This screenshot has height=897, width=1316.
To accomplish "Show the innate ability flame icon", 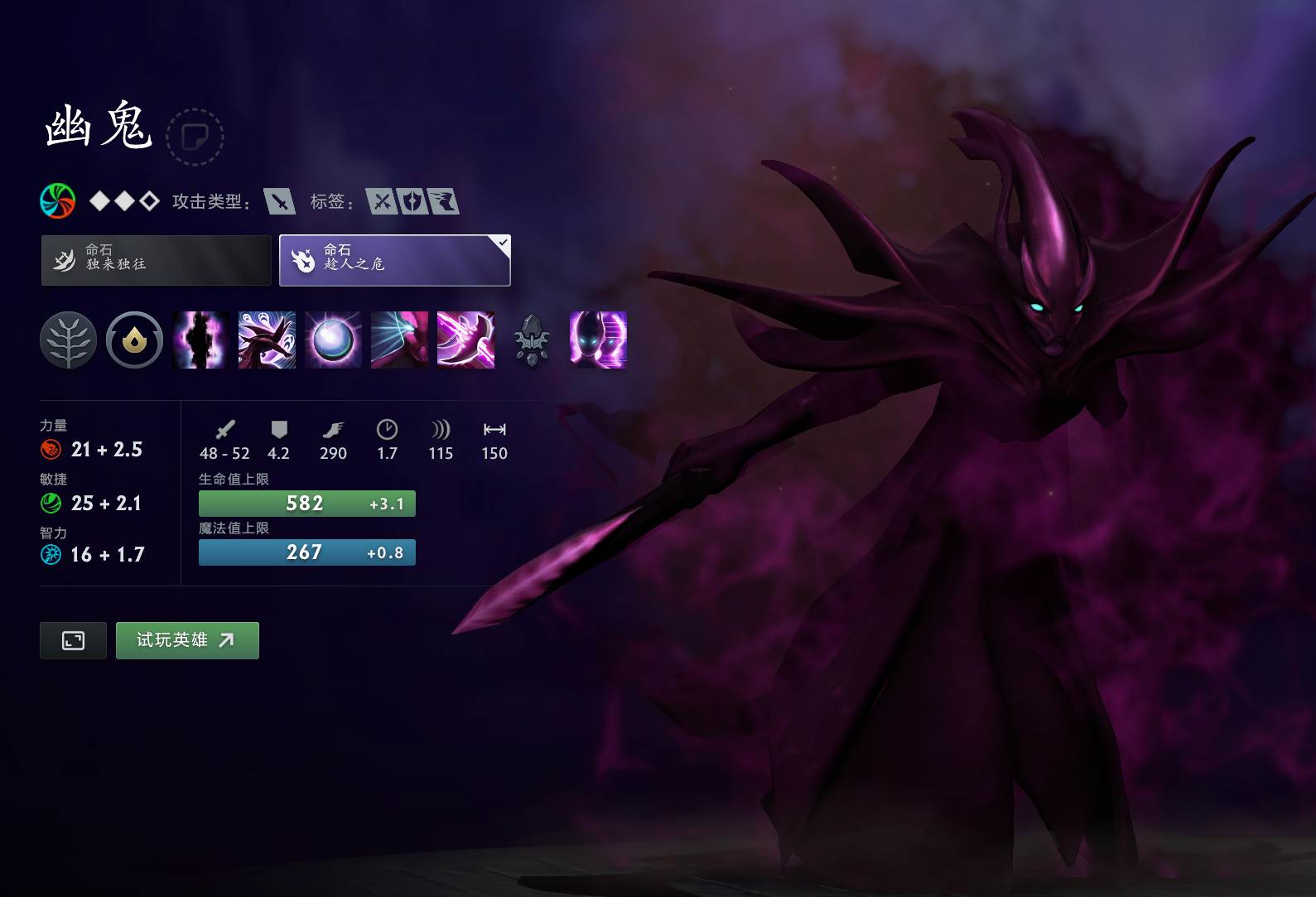I will click(x=134, y=340).
